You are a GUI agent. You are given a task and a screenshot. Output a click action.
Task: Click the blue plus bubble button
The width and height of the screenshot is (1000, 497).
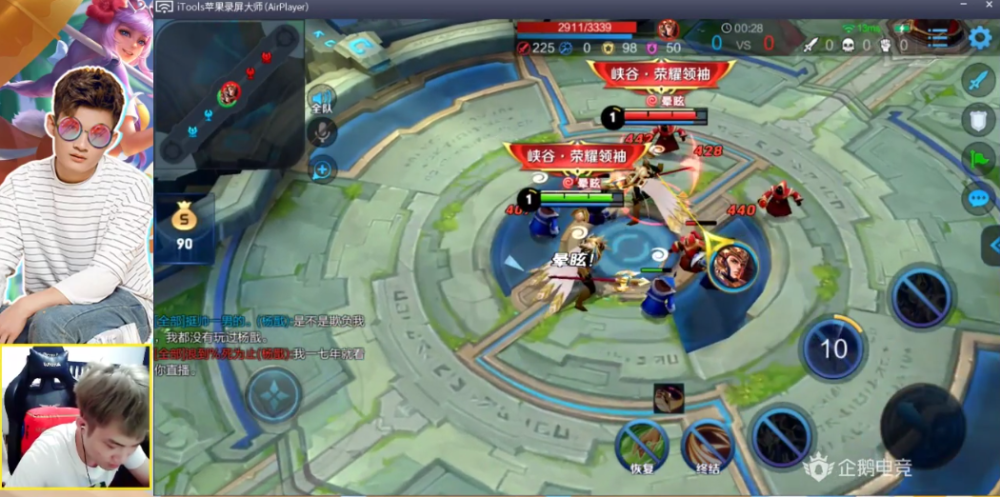(322, 169)
